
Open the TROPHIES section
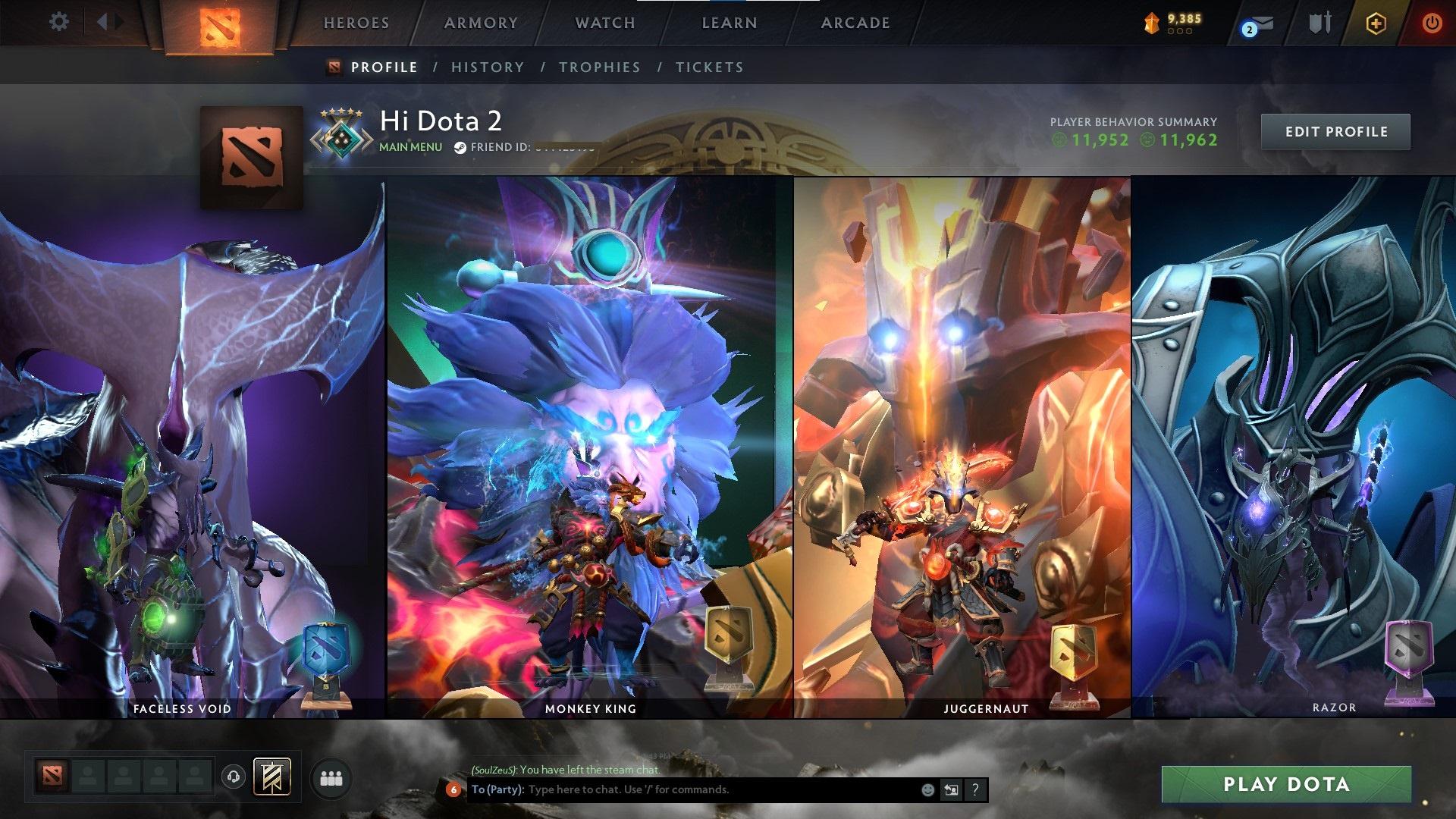pos(599,67)
